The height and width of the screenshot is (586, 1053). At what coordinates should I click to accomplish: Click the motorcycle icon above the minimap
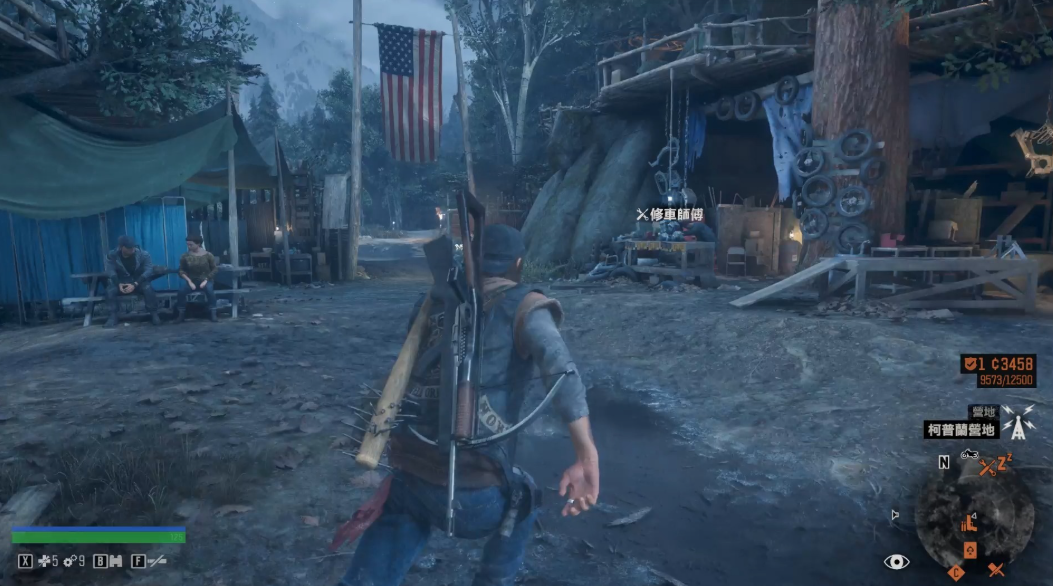click(x=967, y=456)
